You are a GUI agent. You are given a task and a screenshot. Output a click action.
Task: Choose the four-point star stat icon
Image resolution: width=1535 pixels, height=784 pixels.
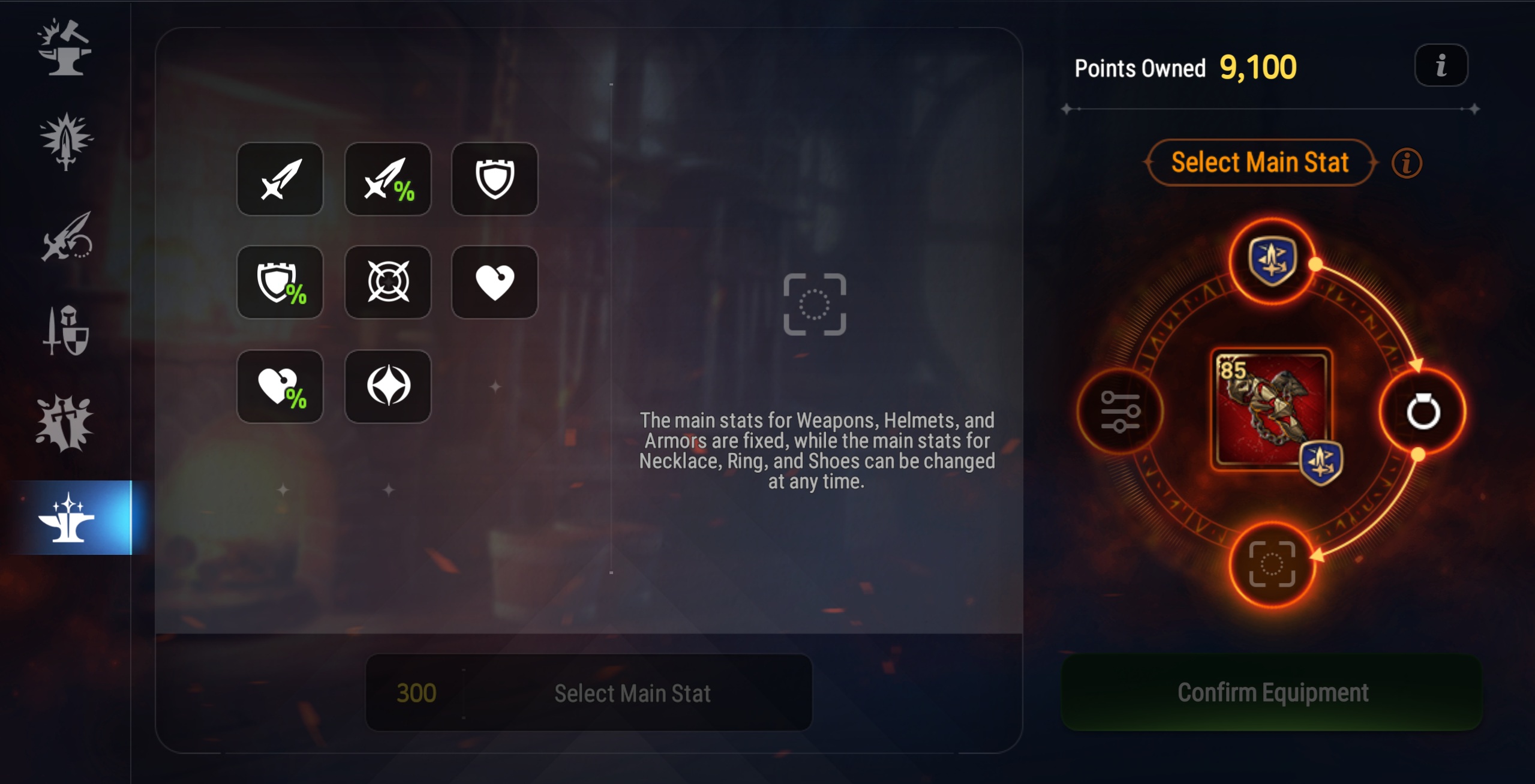pos(387,386)
